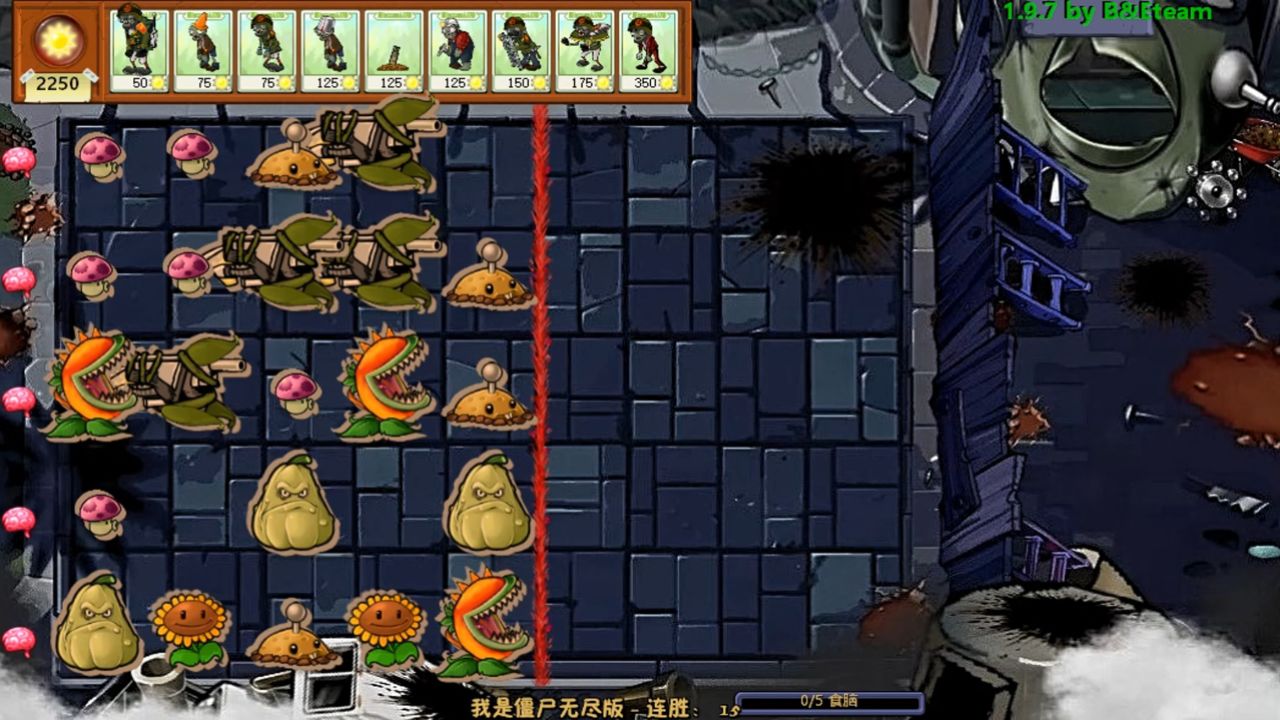Choose the 125-sun stick-in-dirt card
The width and height of the screenshot is (1280, 720).
(393, 50)
